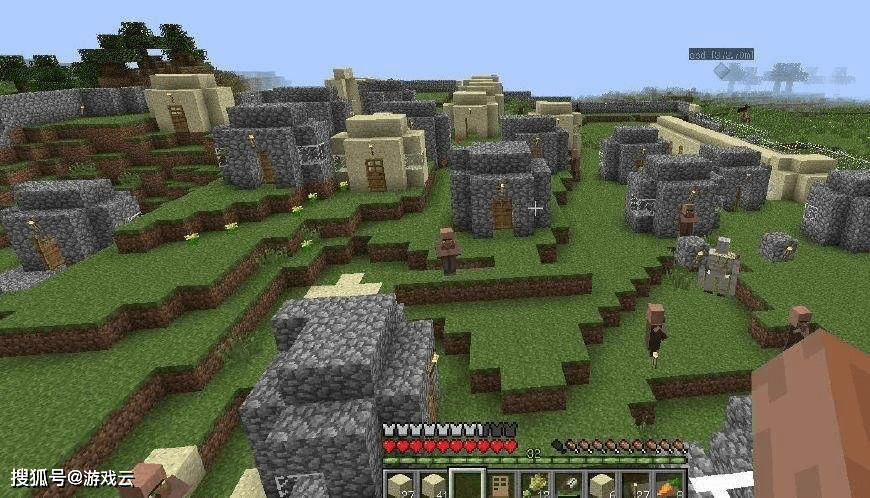Select the wooden door hotbar slot
Screen dimensions: 870x498
501,485
